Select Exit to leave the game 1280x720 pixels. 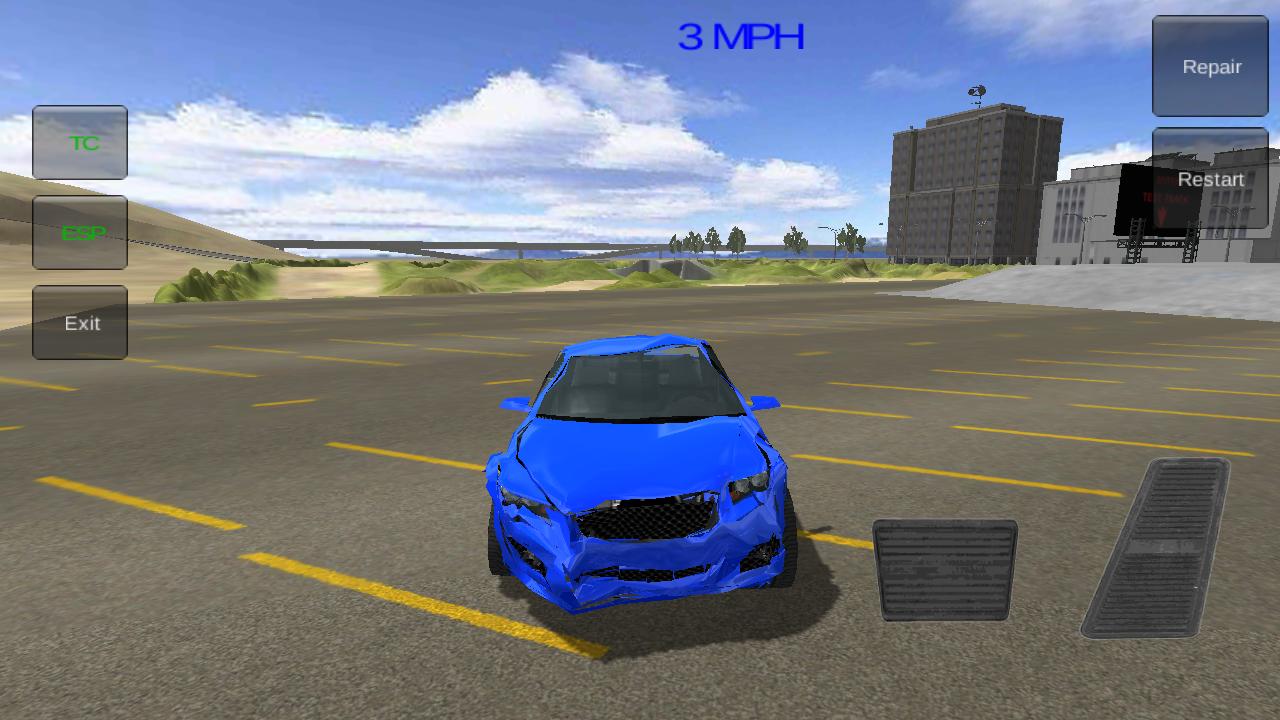tap(80, 322)
